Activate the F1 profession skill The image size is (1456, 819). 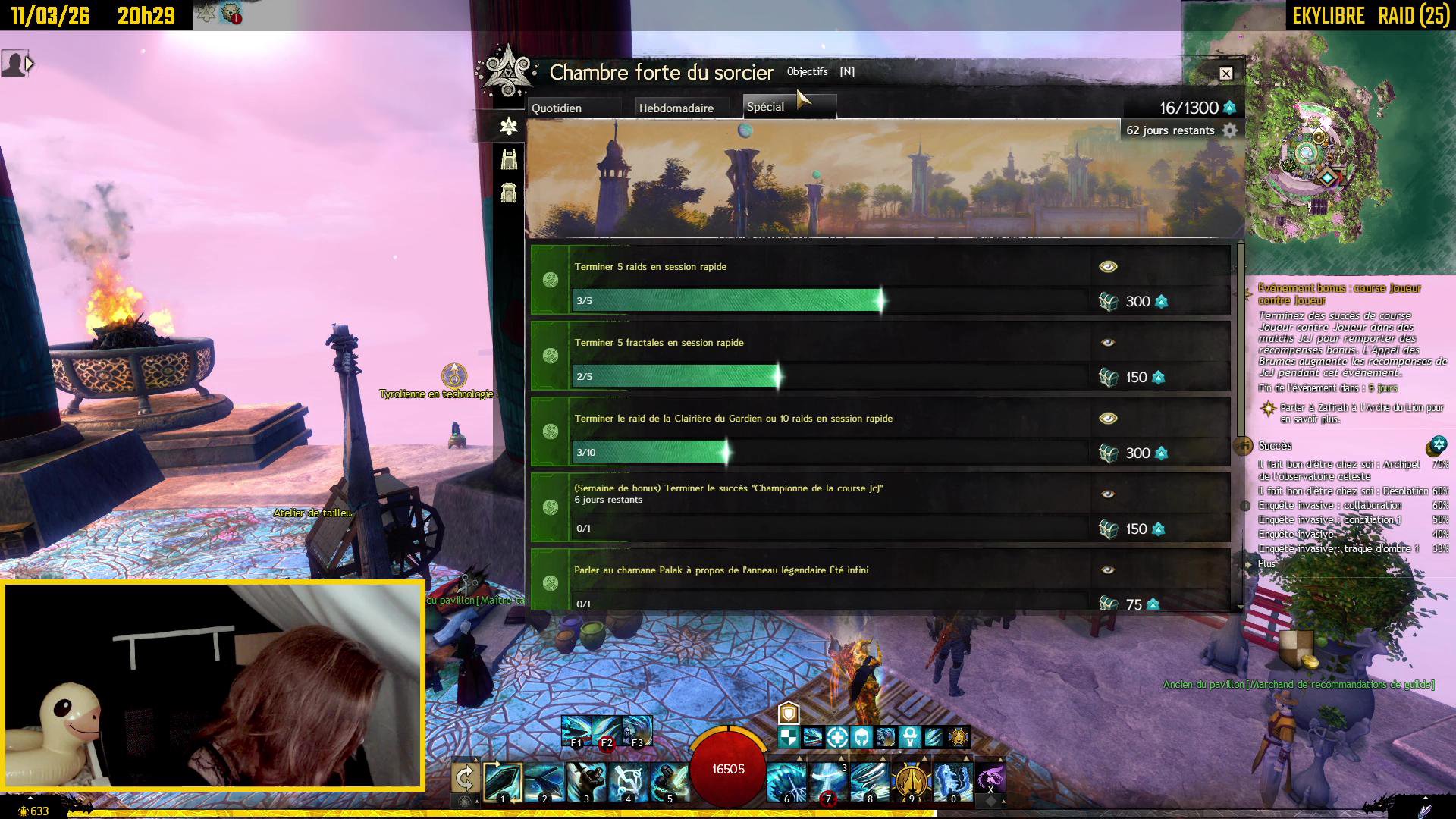[x=576, y=731]
